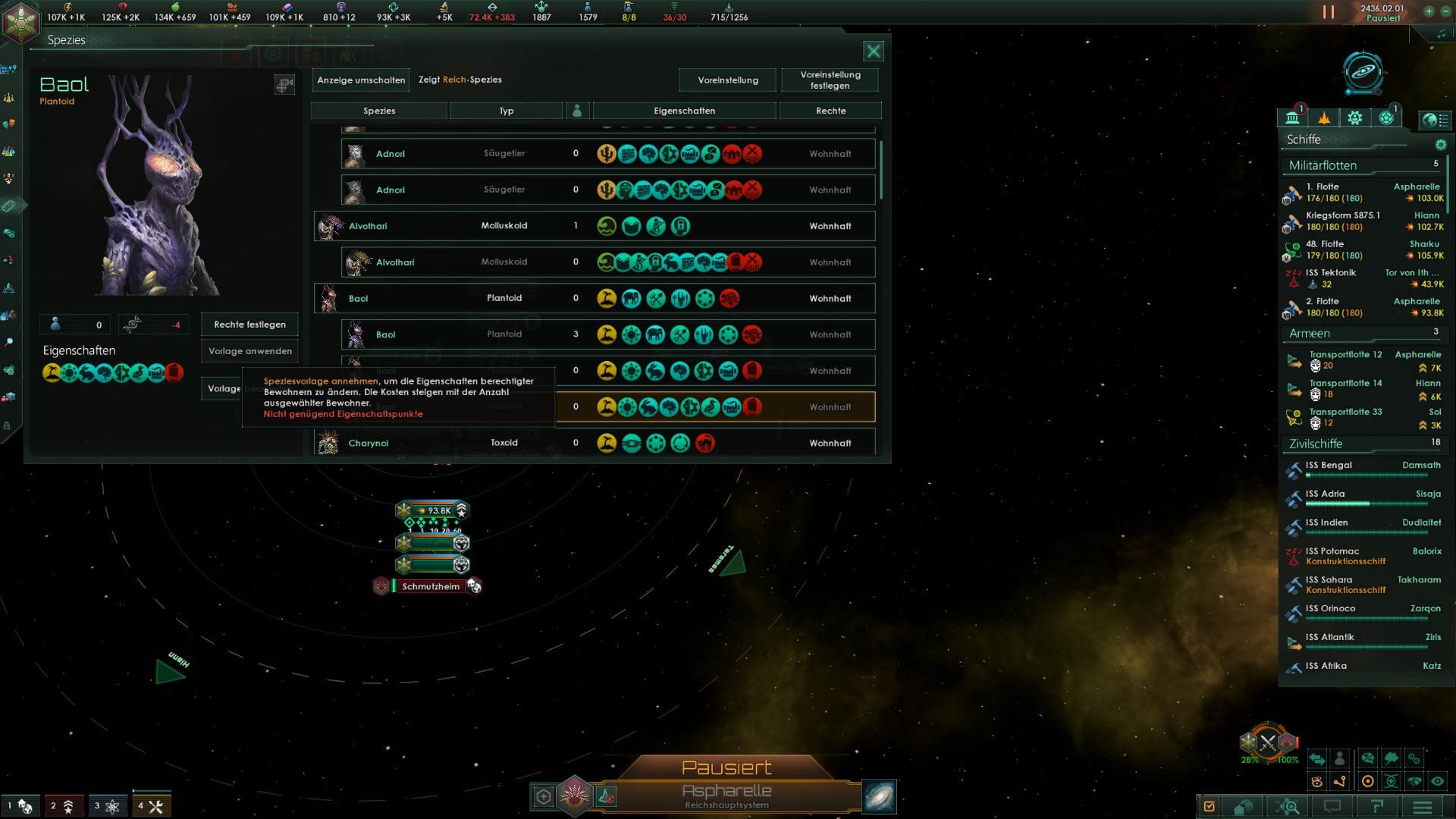Click the 'Vorlage anwenden' button
Screen dimensions: 1456x819
249,351
